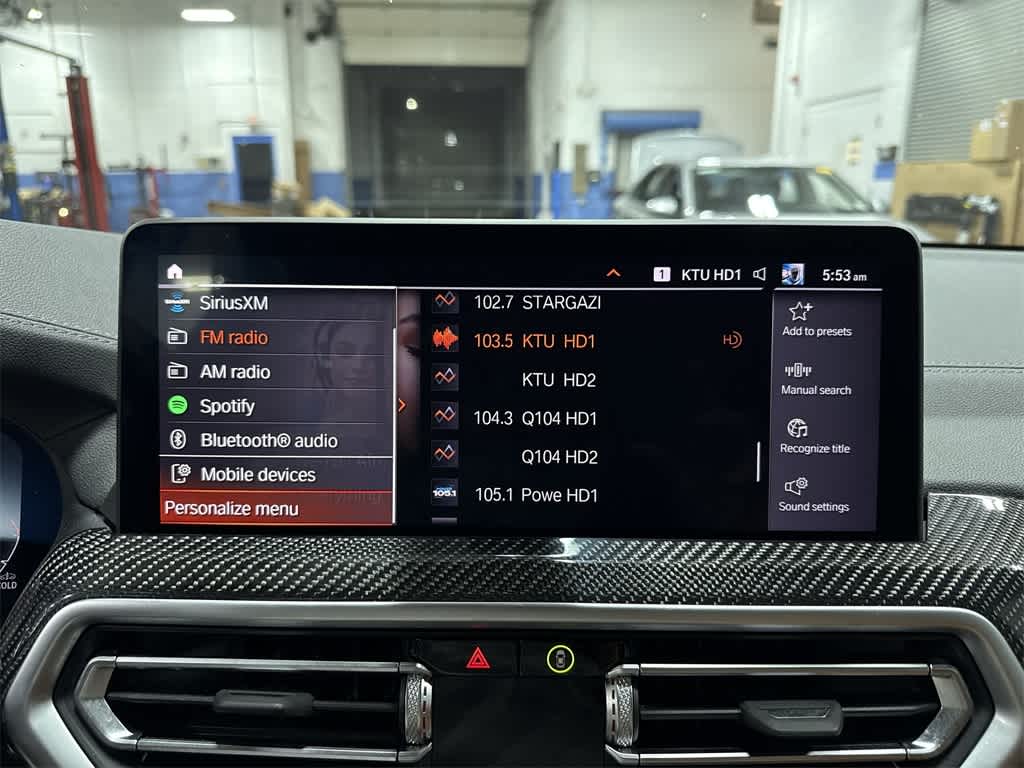Click the orange up-arrow in the status bar
1024x768 pixels.
click(613, 273)
